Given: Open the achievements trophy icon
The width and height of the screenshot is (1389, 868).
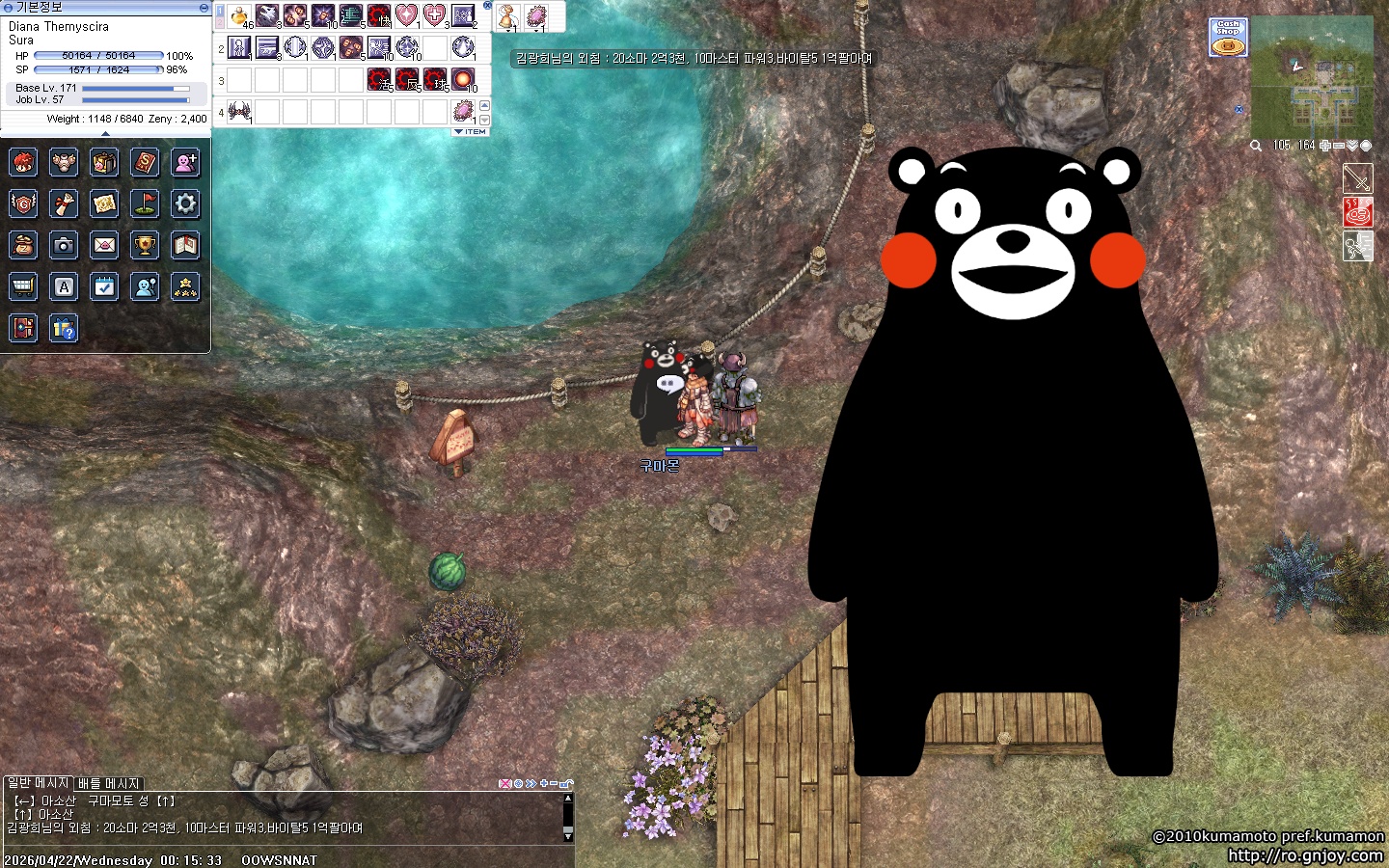Looking at the screenshot, I should click(145, 245).
